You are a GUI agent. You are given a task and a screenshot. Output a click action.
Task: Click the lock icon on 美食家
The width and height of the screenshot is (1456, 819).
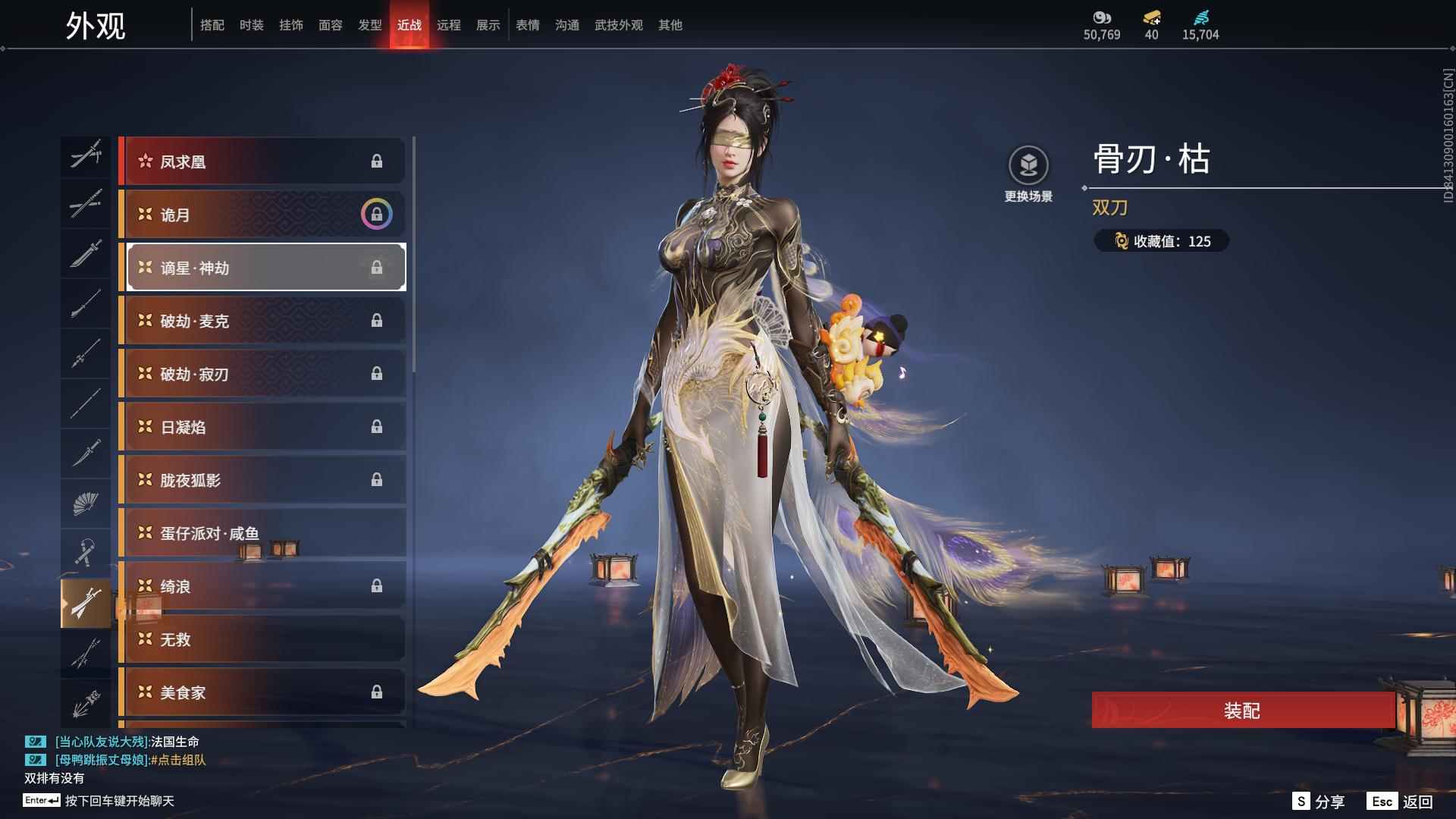(x=377, y=692)
